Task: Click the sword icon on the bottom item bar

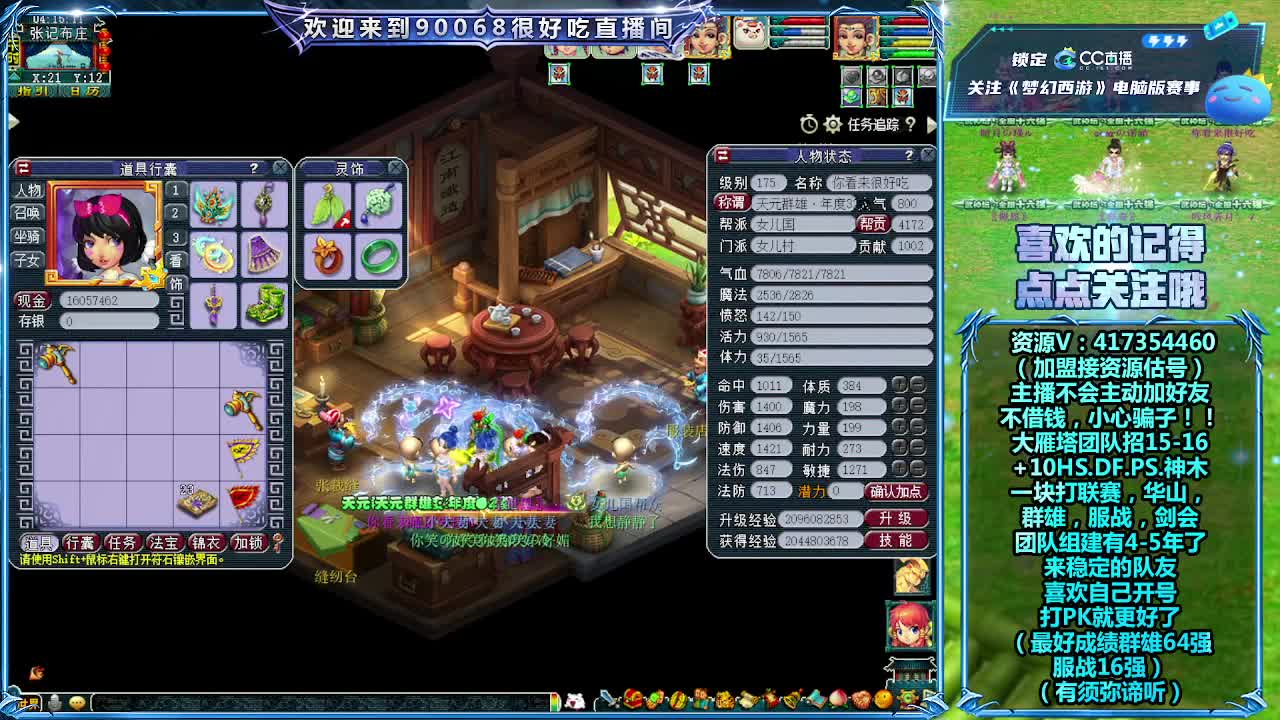Action: coord(607,700)
